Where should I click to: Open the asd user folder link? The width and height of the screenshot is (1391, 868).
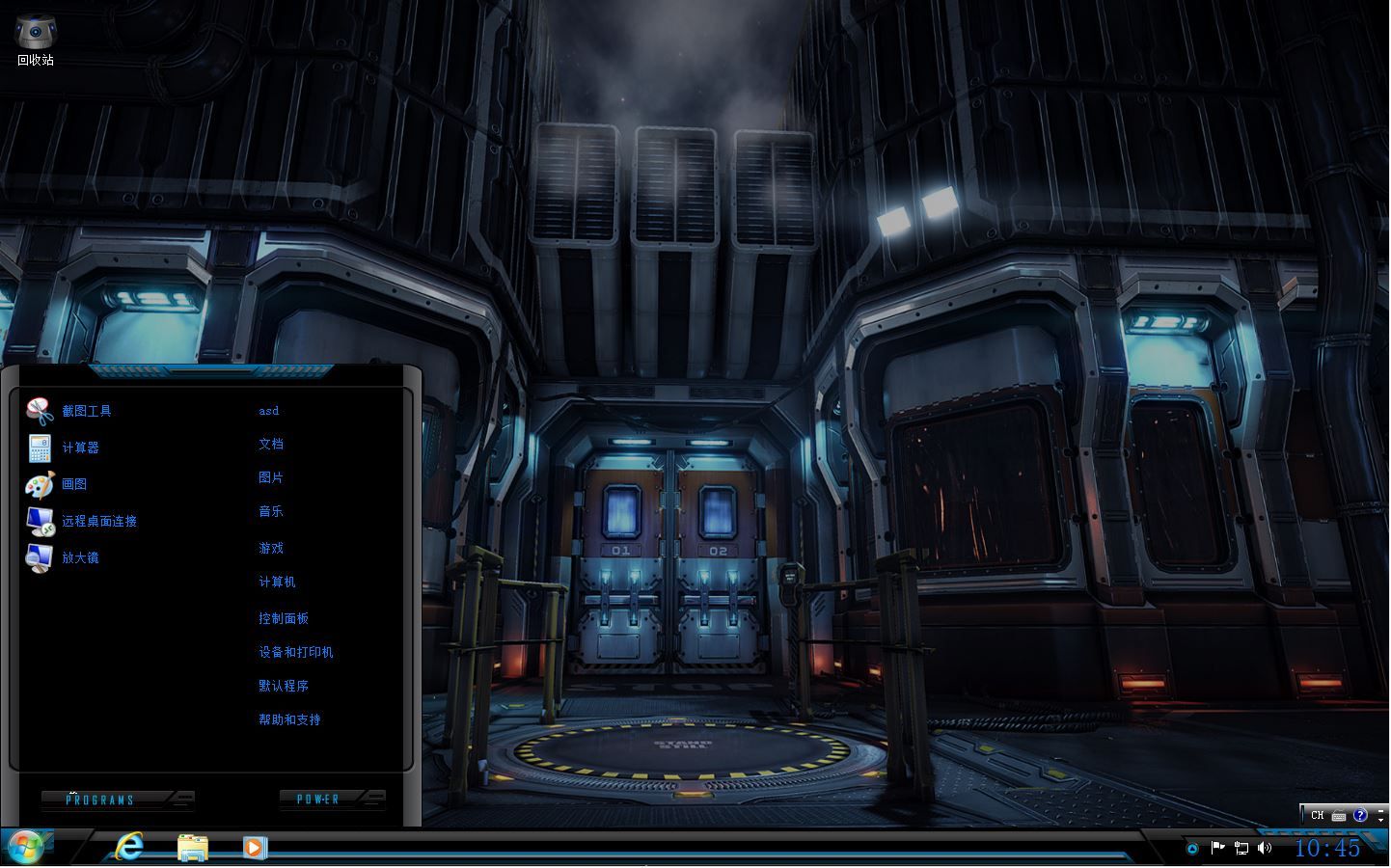click(269, 411)
